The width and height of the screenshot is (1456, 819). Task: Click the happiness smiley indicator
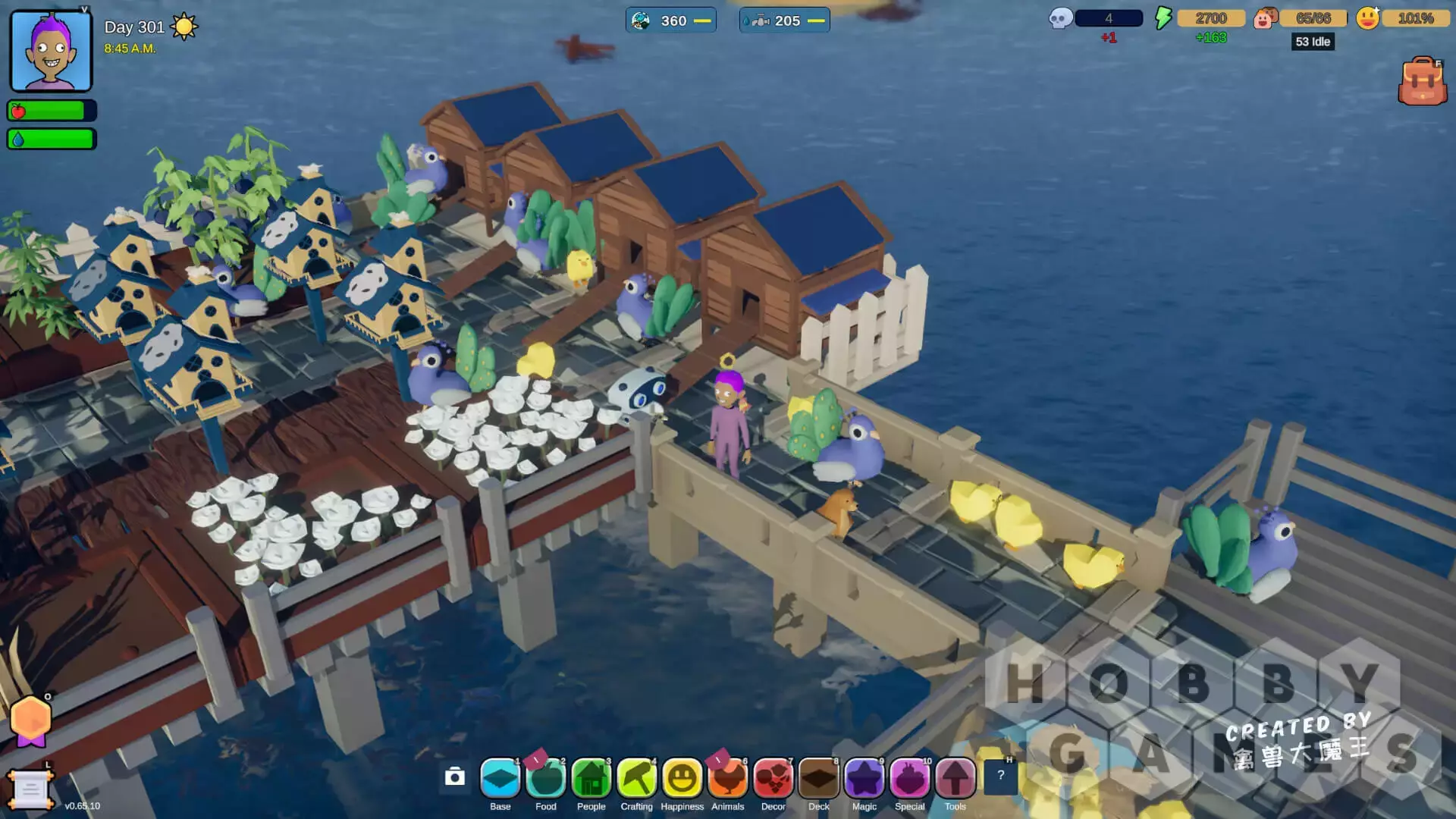[1368, 18]
